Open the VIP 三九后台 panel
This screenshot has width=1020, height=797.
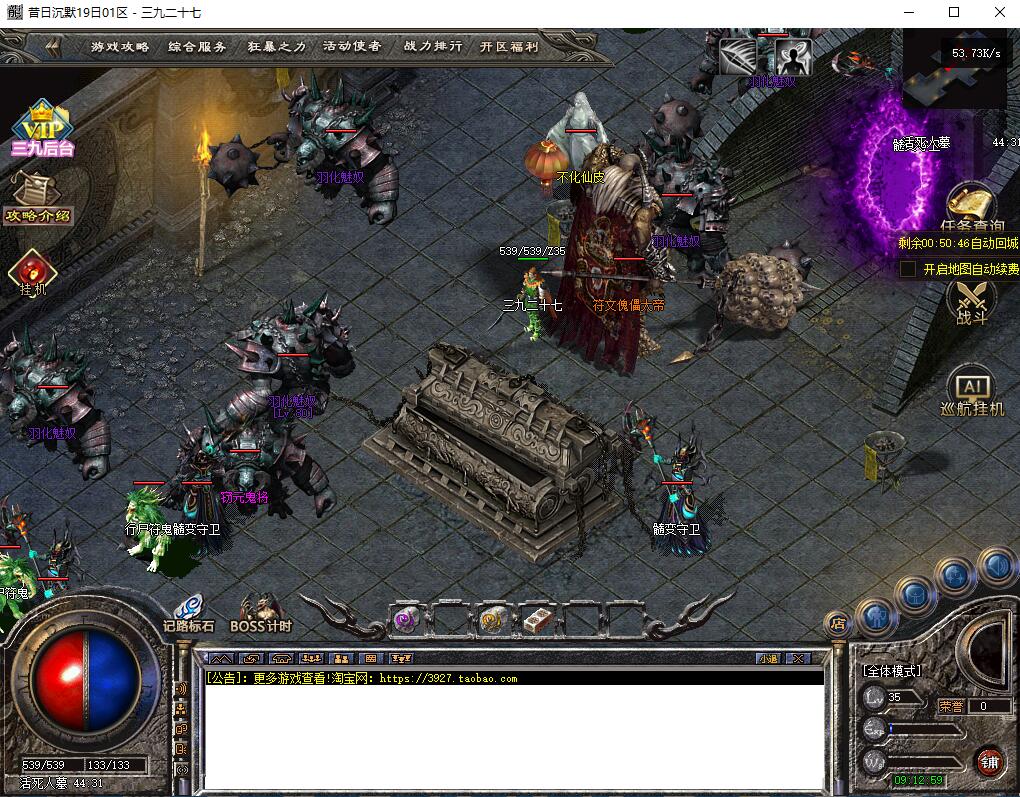42,130
